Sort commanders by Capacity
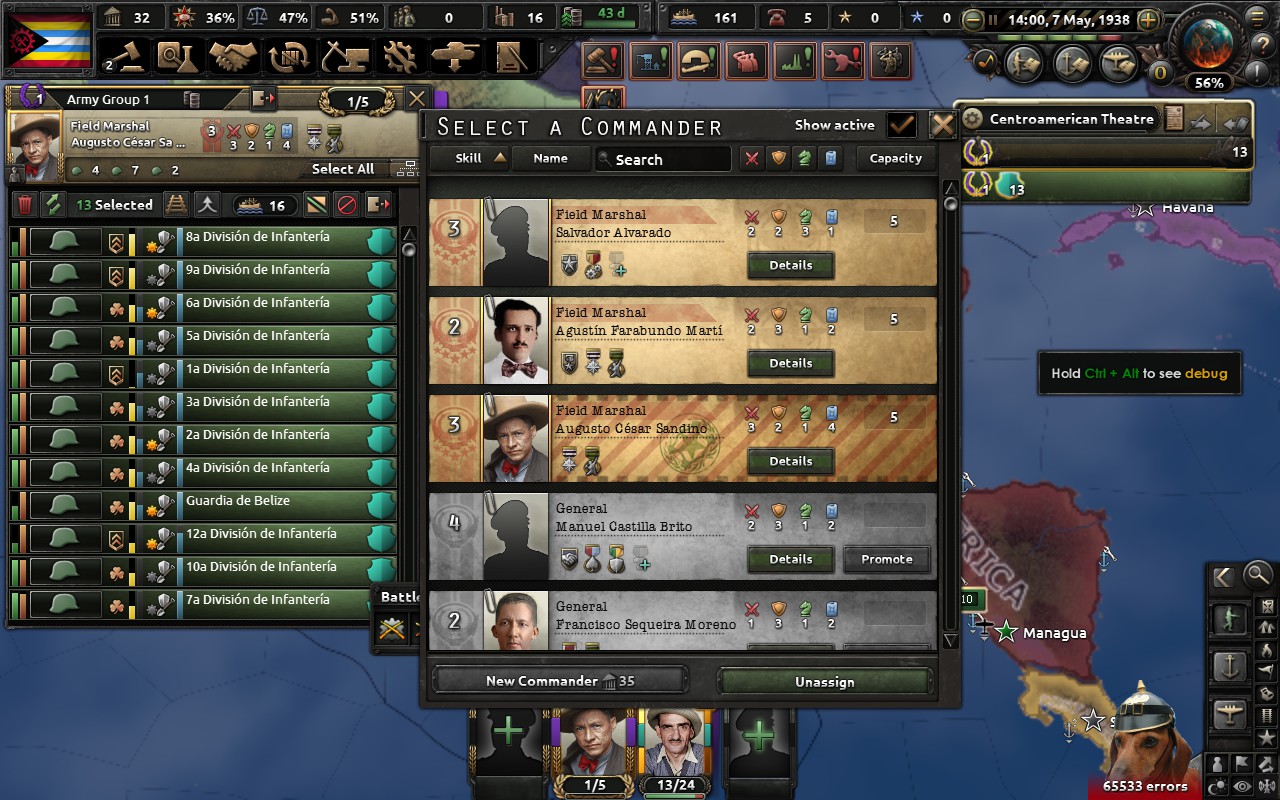Viewport: 1280px width, 800px height. 895,158
